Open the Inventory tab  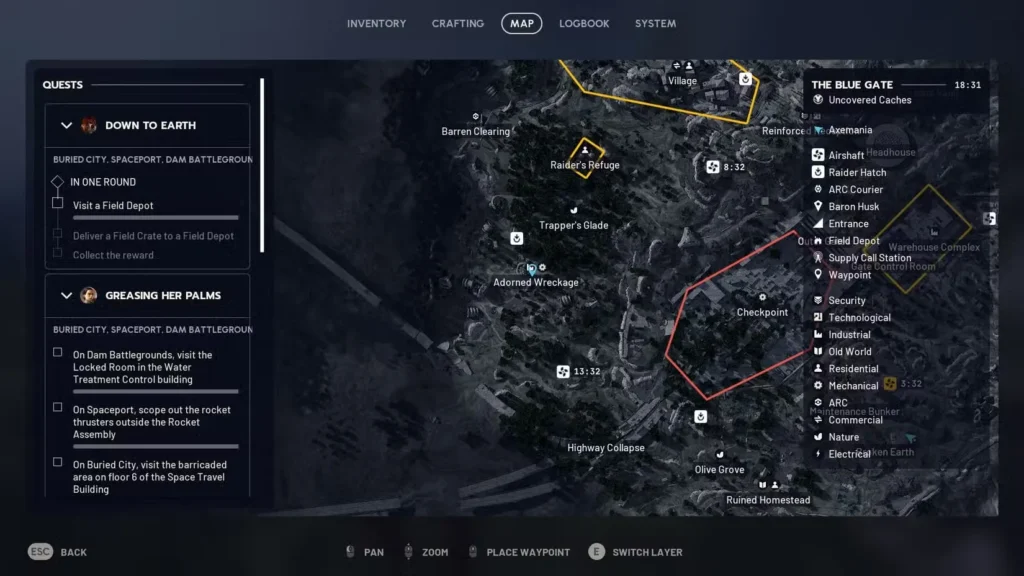376,23
